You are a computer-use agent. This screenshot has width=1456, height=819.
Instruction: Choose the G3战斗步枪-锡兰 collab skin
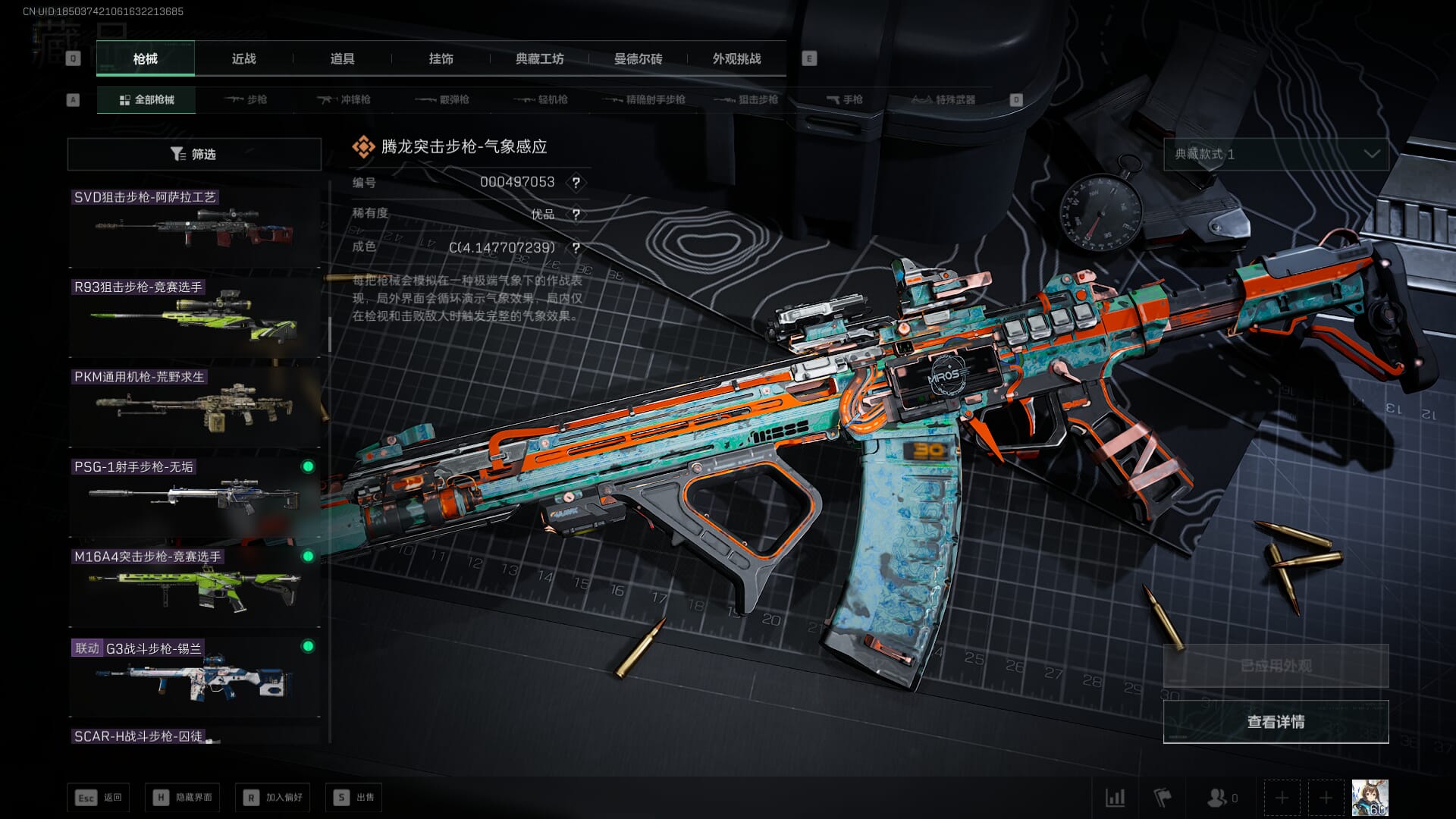coord(194,677)
